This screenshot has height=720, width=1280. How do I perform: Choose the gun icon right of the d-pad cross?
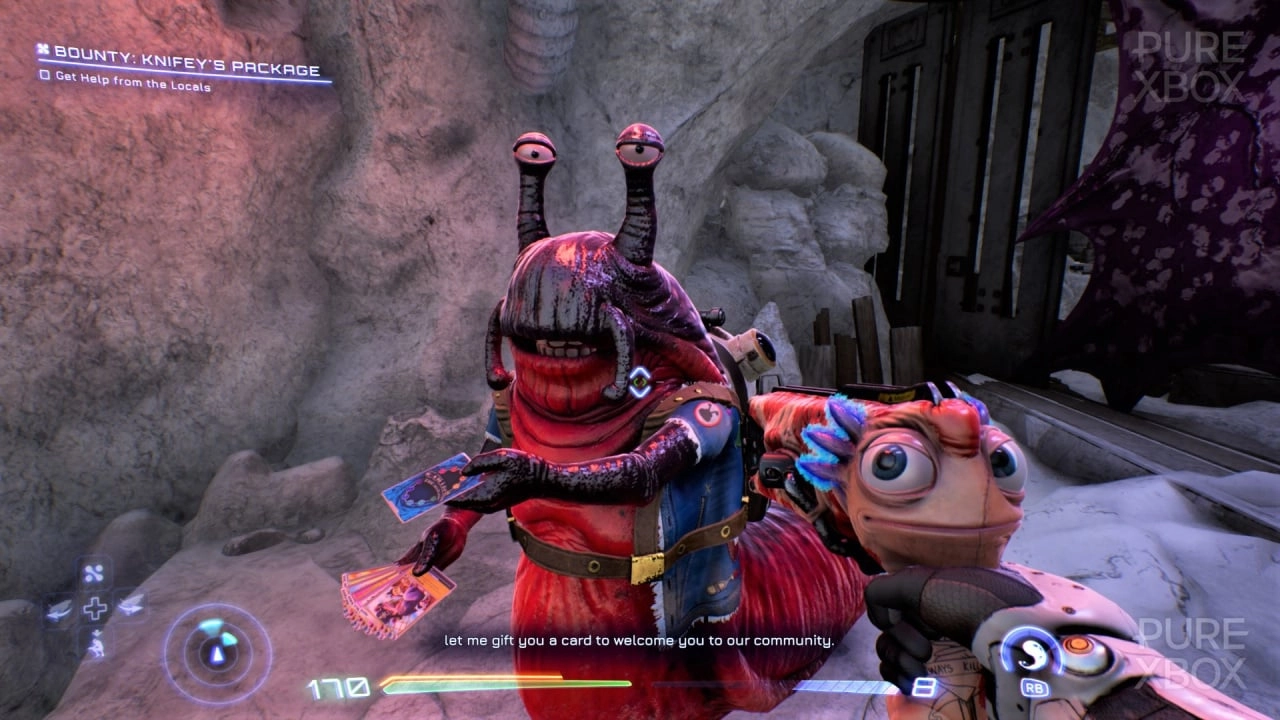[129, 604]
